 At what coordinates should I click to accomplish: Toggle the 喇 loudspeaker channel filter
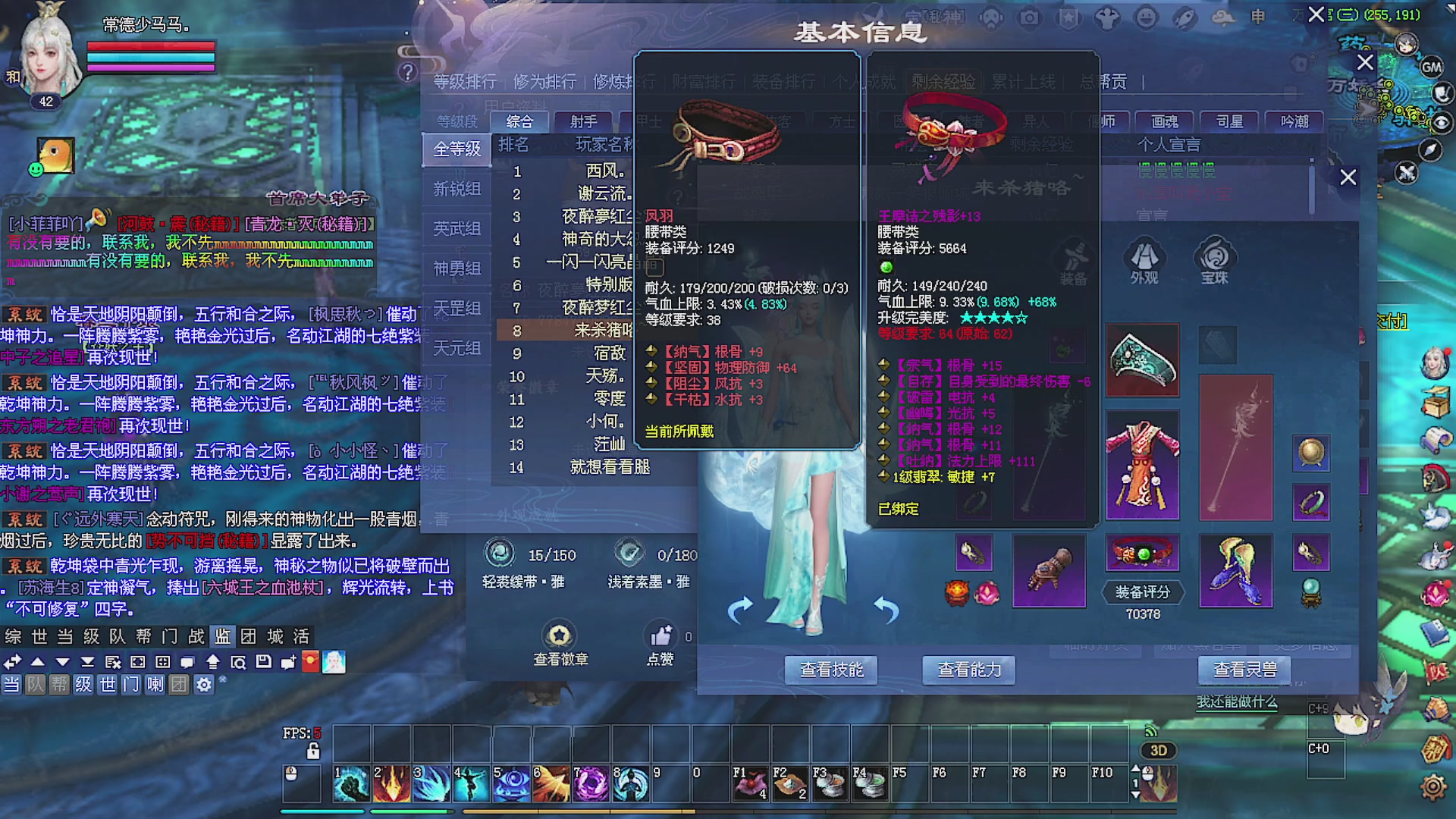[156, 684]
